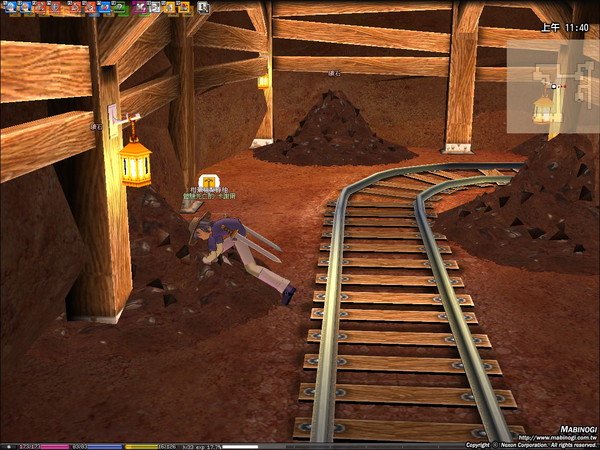Click the dungeon minimap overlay
Screen dimensions: 600x450
coord(552,87)
